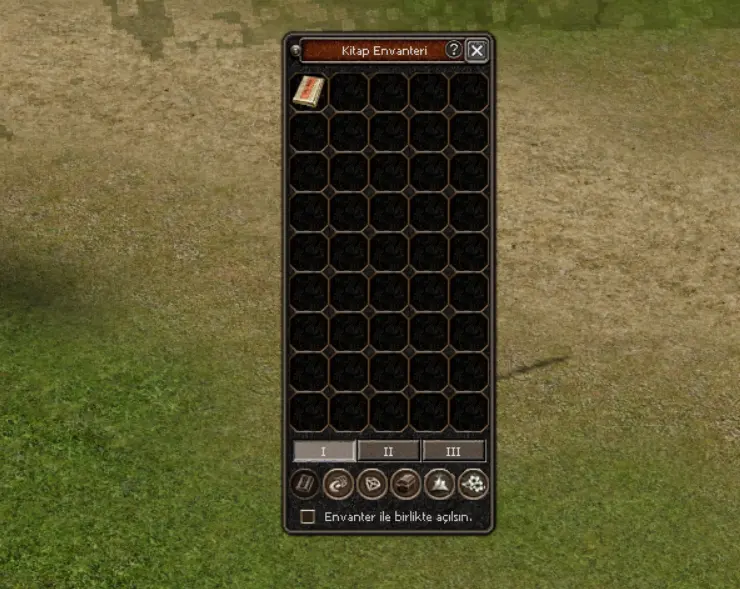
Task: Select the book category icon
Action: [x=304, y=484]
